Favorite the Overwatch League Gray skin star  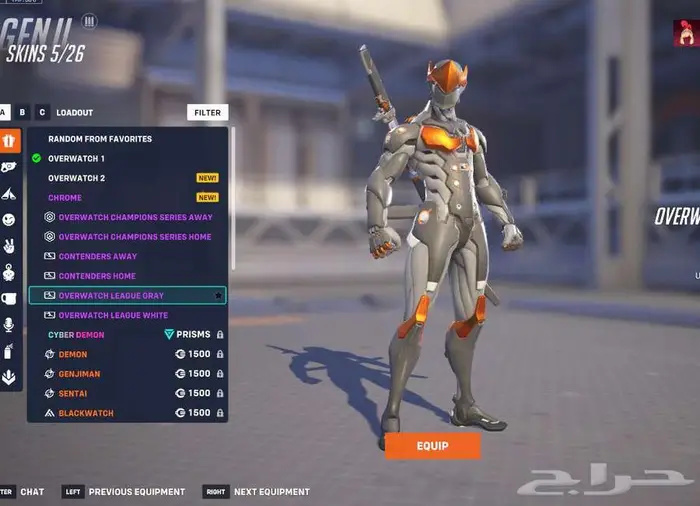click(218, 296)
